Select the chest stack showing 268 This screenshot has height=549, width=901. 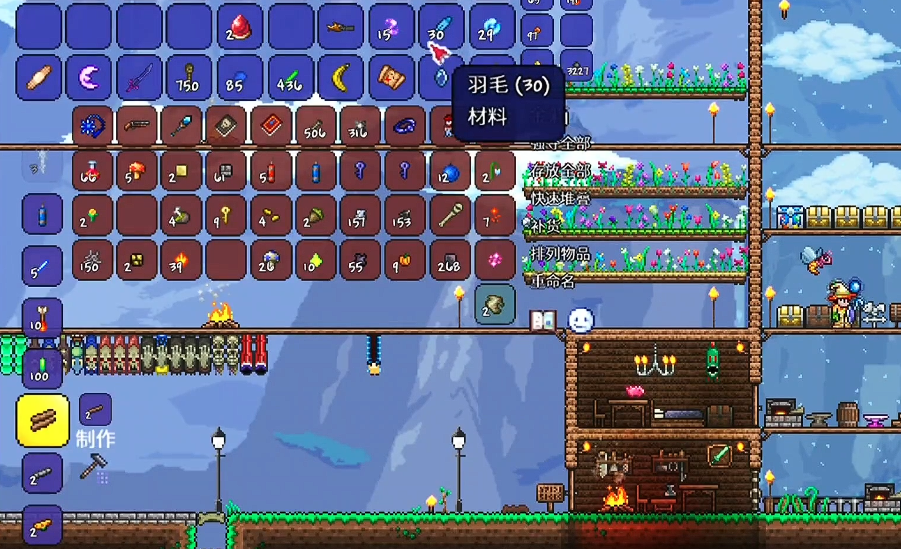pos(449,259)
